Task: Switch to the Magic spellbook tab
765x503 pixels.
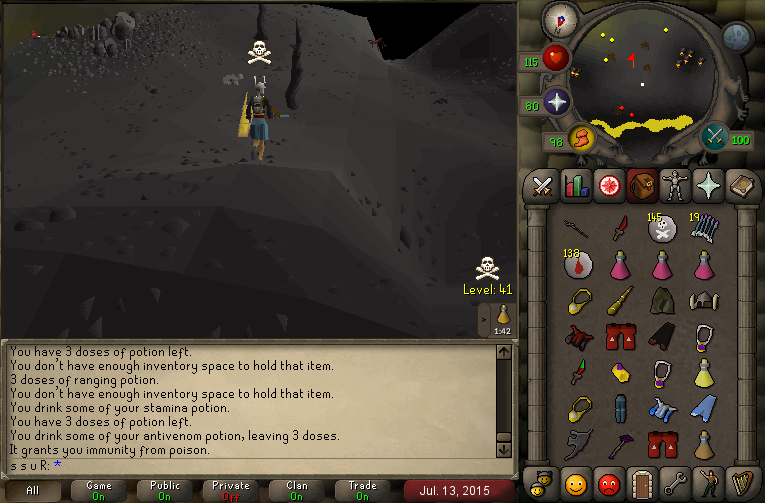Action: click(x=738, y=186)
